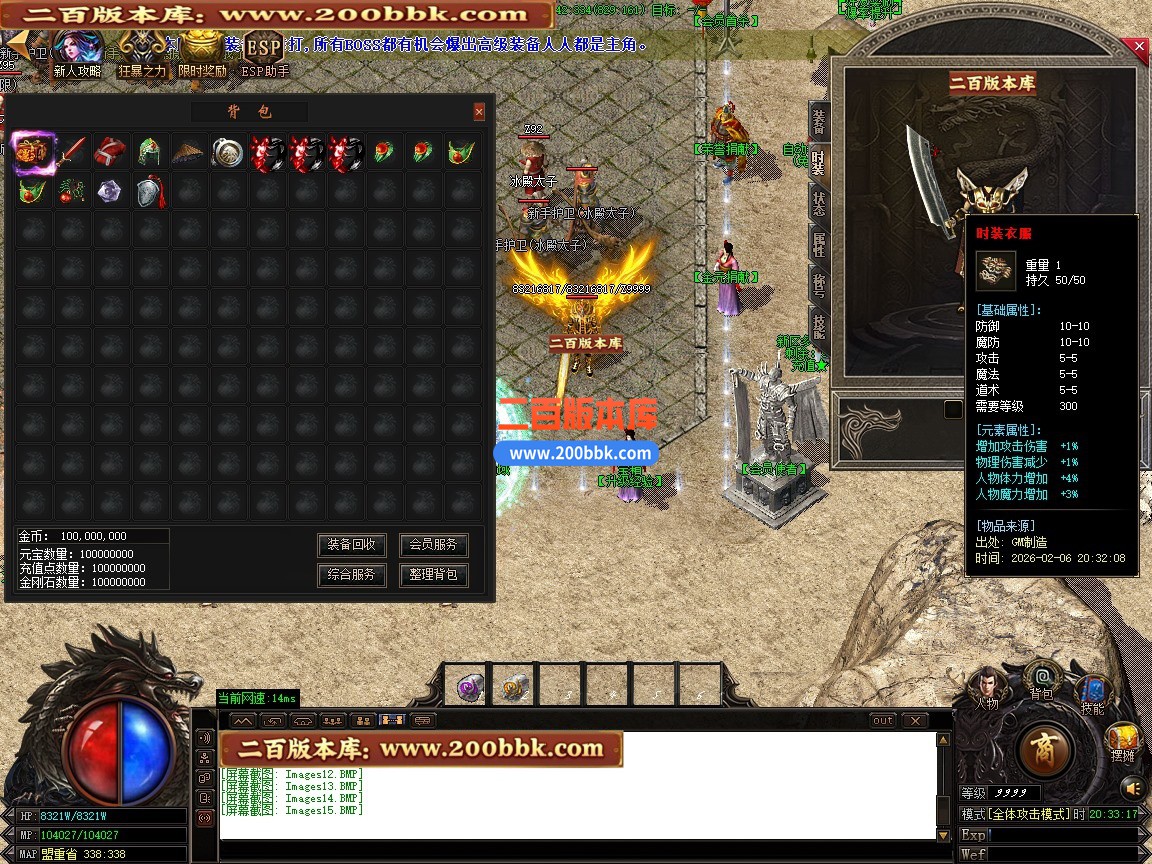Select the purple crystal item slot

(110, 191)
